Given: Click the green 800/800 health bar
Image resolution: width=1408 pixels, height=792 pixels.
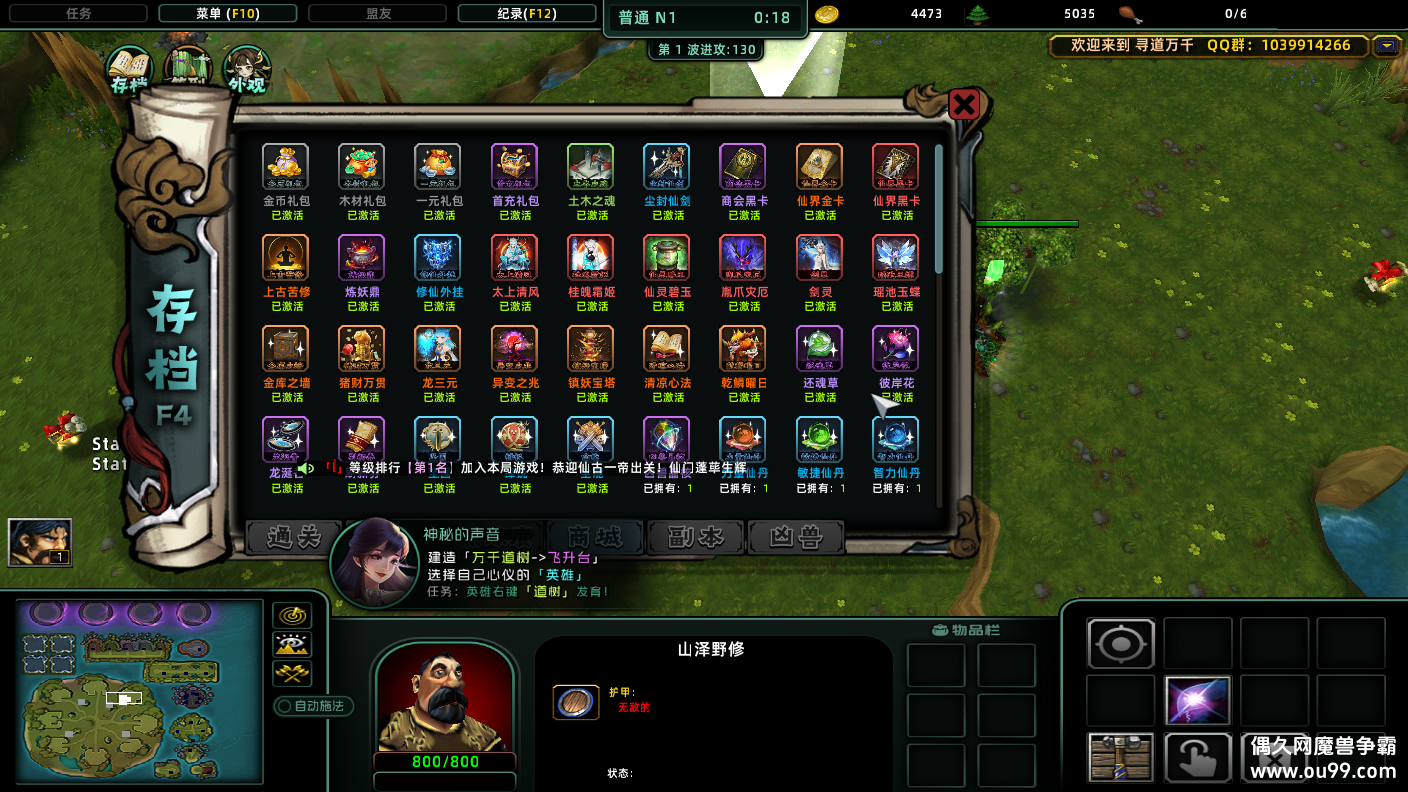Looking at the screenshot, I should (x=444, y=761).
